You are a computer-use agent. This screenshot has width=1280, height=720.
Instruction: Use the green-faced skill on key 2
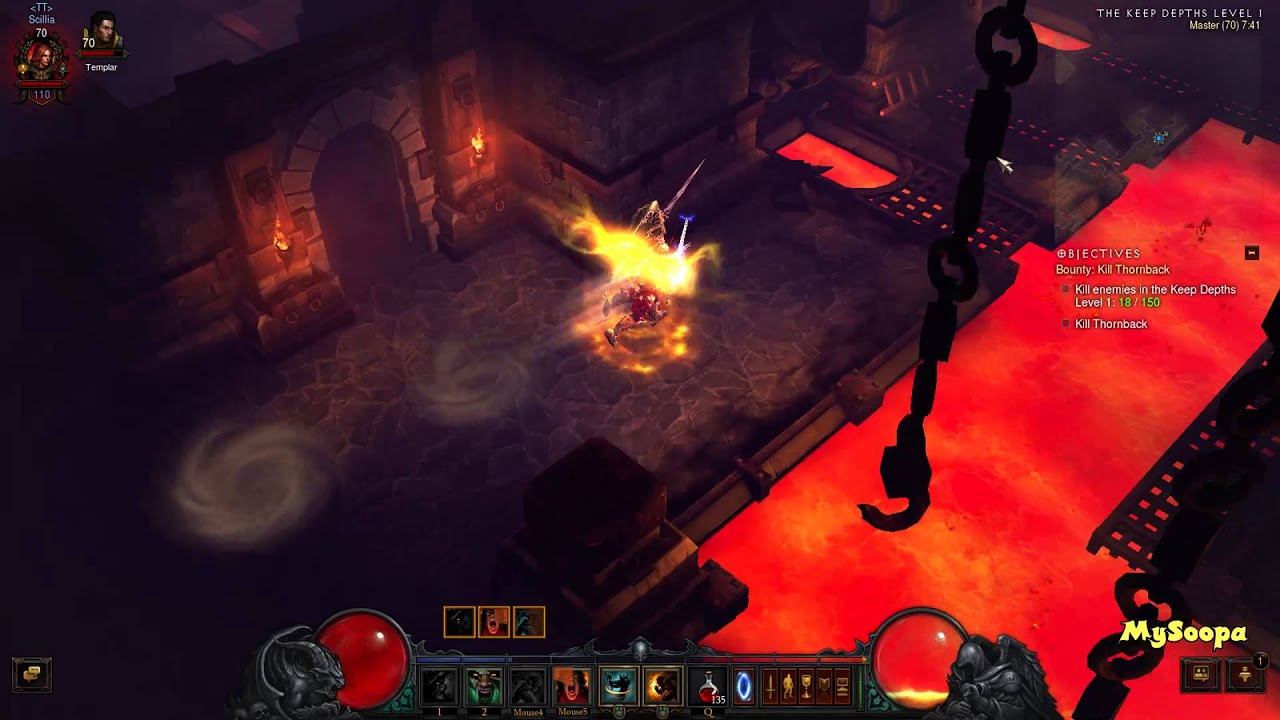pyautogui.click(x=484, y=687)
